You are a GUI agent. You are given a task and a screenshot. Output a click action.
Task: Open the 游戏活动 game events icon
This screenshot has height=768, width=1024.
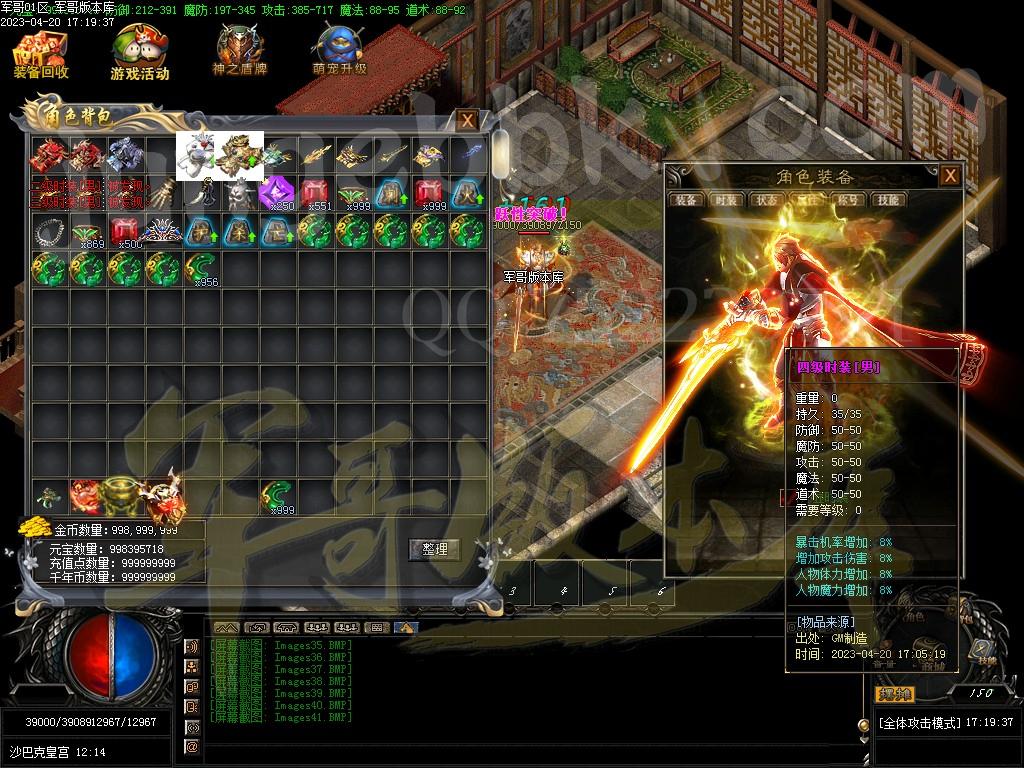coord(139,54)
